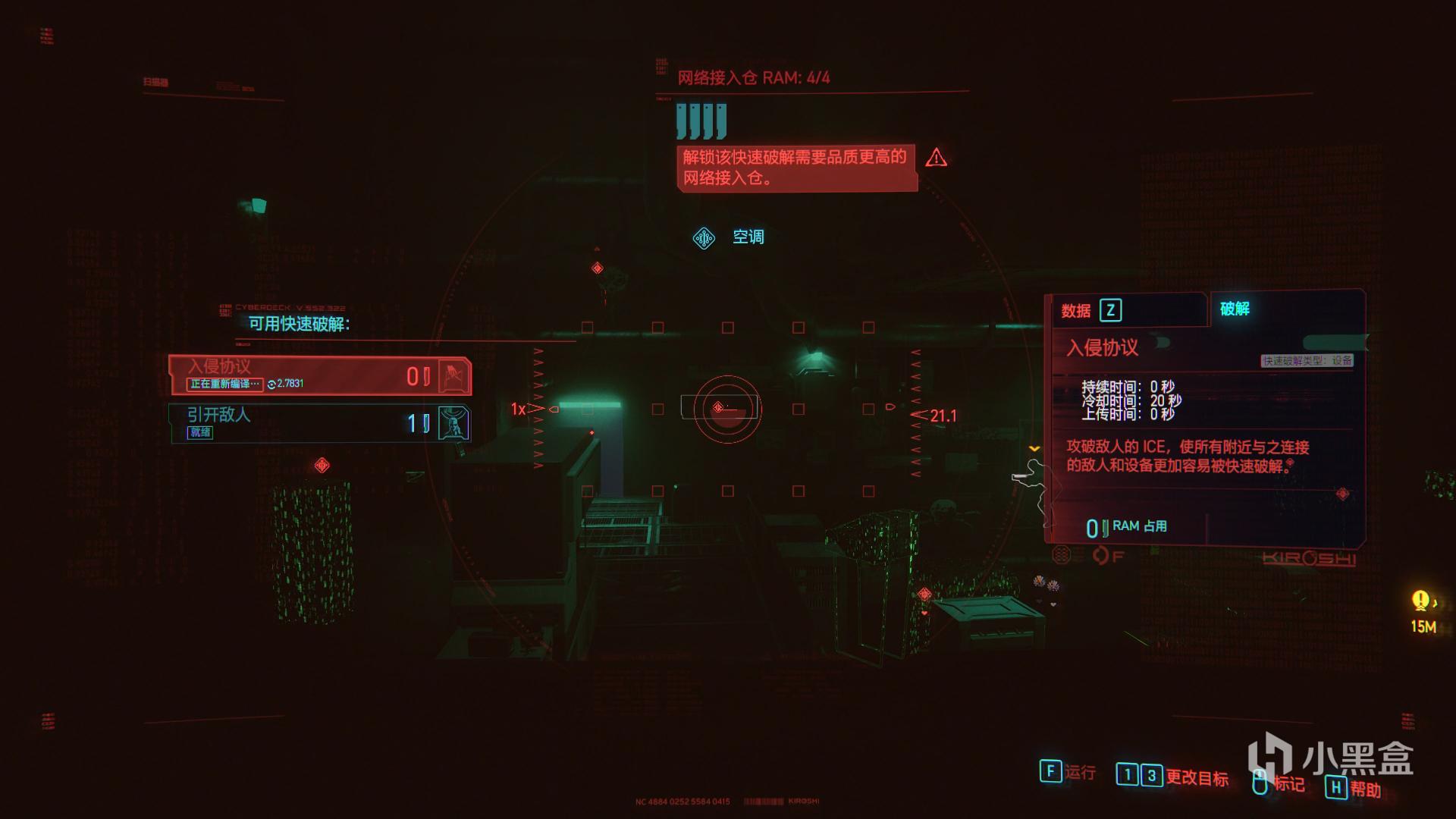Click the red warning triangle icon

(936, 158)
